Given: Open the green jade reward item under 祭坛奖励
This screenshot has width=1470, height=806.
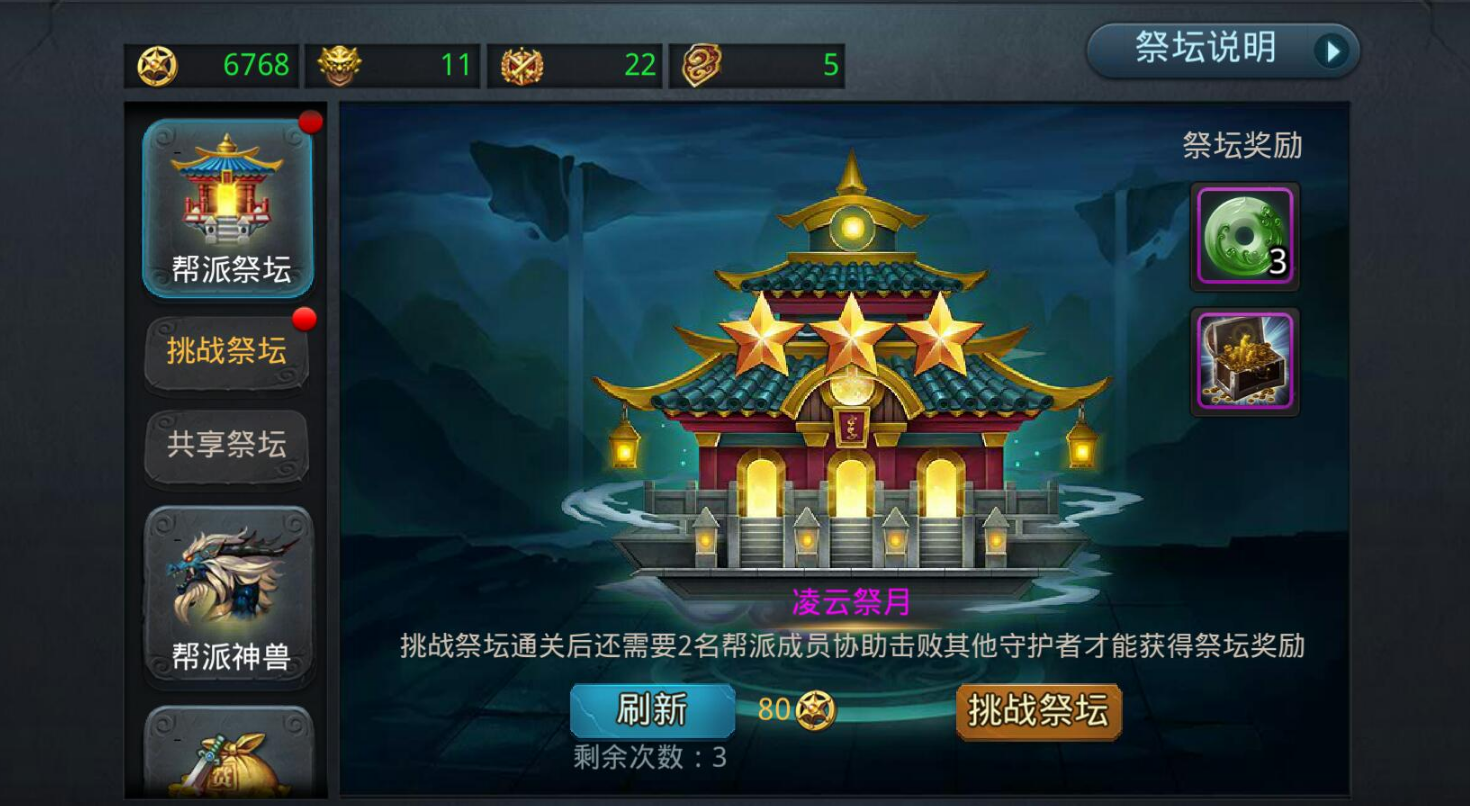Looking at the screenshot, I should (1244, 232).
